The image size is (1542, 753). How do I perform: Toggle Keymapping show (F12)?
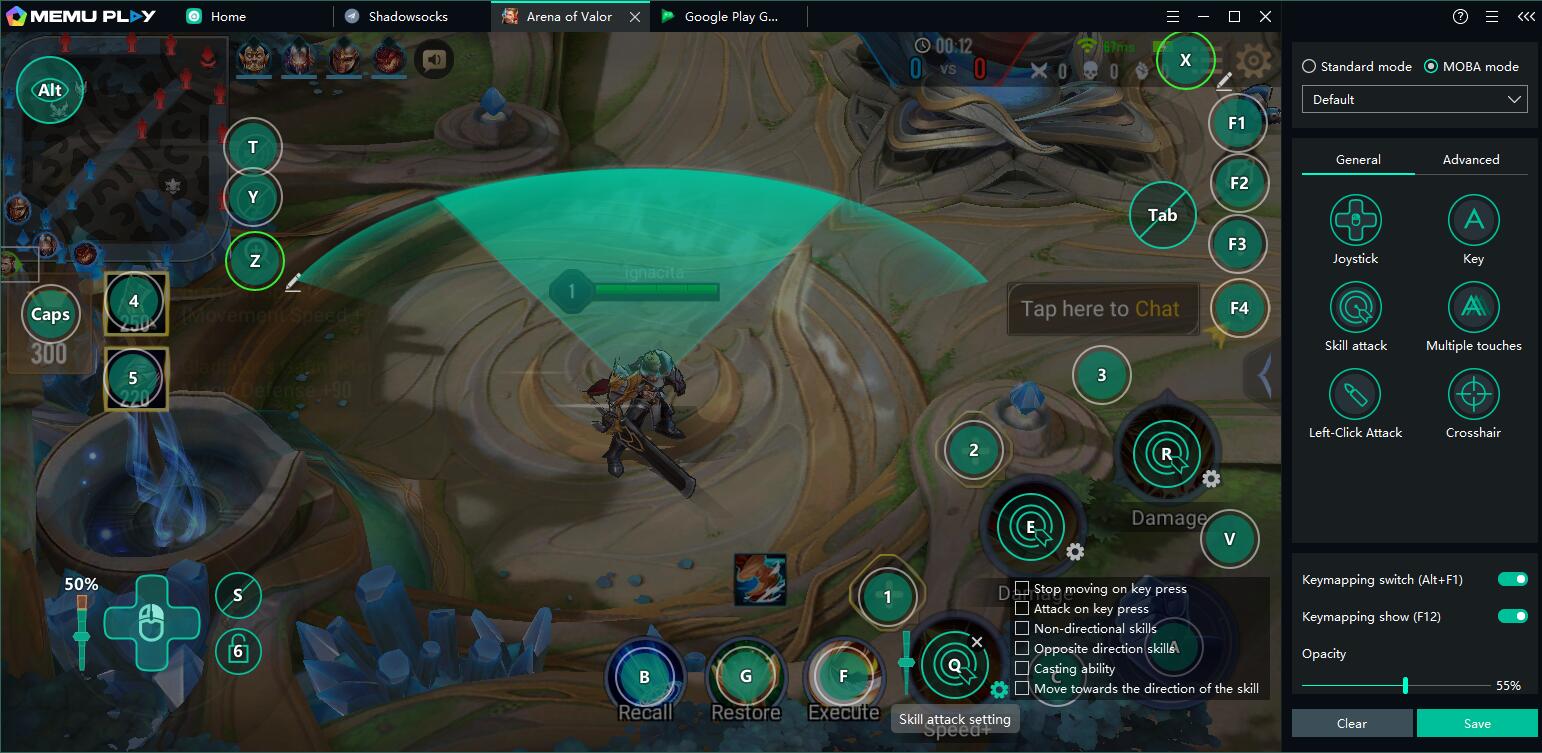pyautogui.click(x=1512, y=616)
